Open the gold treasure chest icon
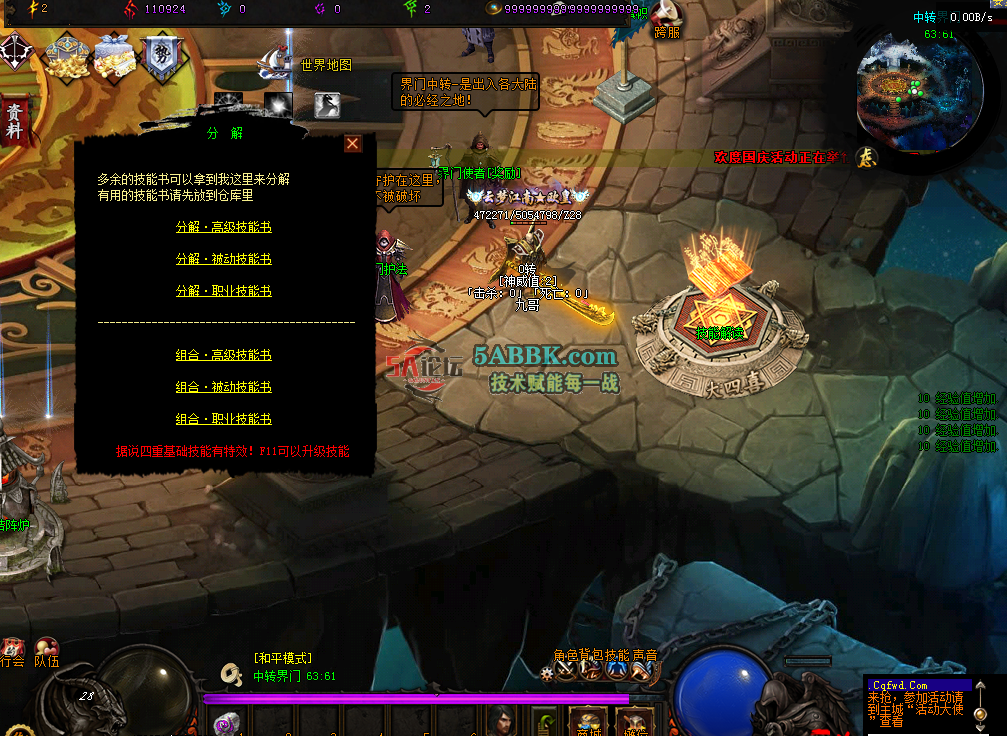The height and width of the screenshot is (736, 1007). 68,58
